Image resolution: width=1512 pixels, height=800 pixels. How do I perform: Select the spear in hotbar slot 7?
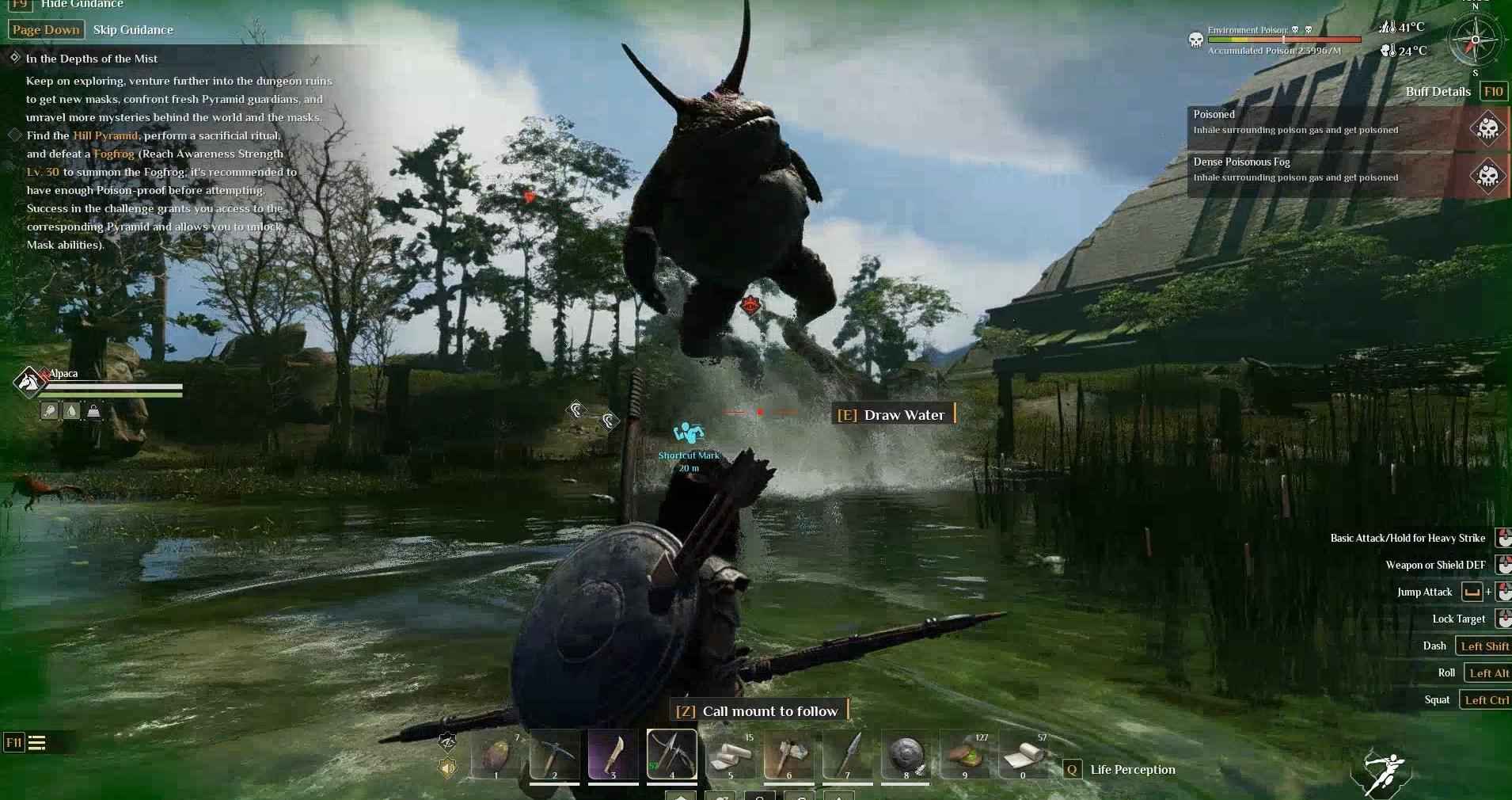tap(847, 756)
